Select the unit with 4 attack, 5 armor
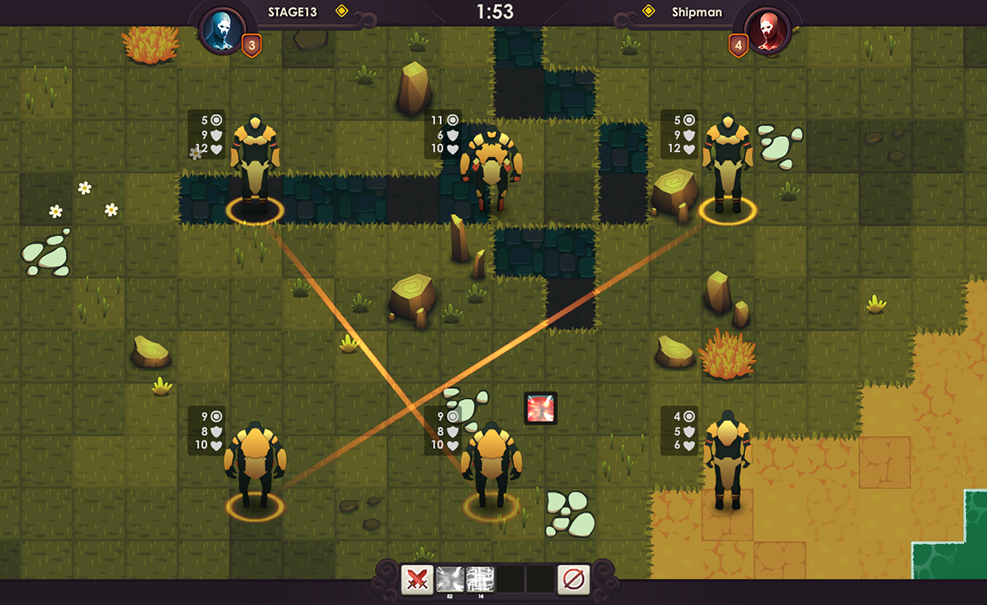The image size is (987, 605). (x=727, y=460)
